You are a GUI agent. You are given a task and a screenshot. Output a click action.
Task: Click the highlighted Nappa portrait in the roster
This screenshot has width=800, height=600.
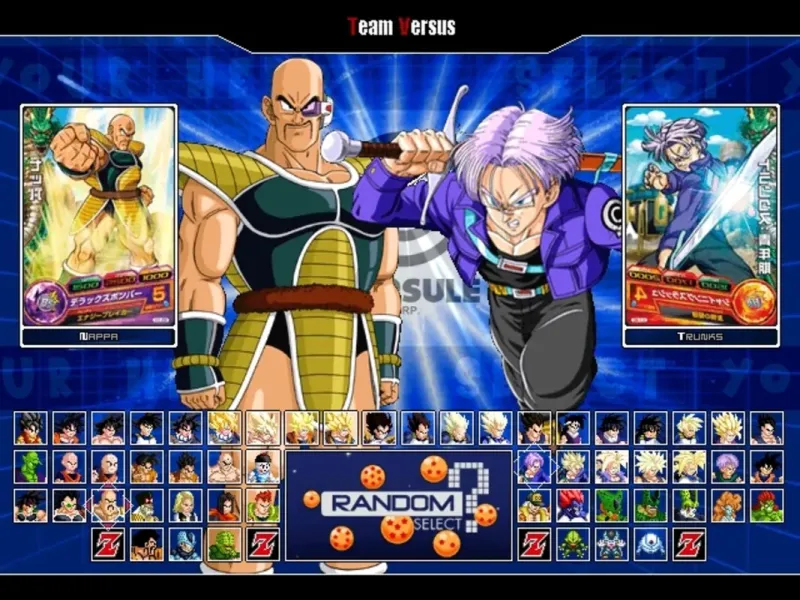(x=107, y=505)
